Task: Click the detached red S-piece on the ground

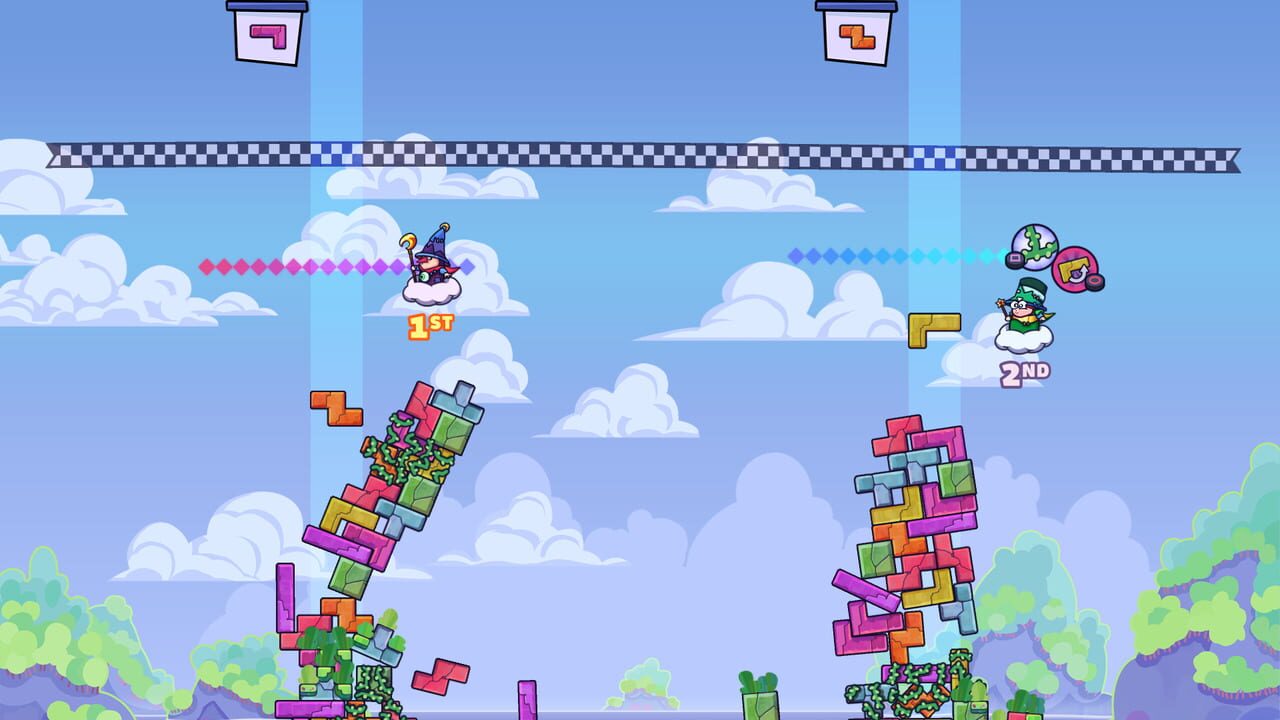Action: click(441, 677)
